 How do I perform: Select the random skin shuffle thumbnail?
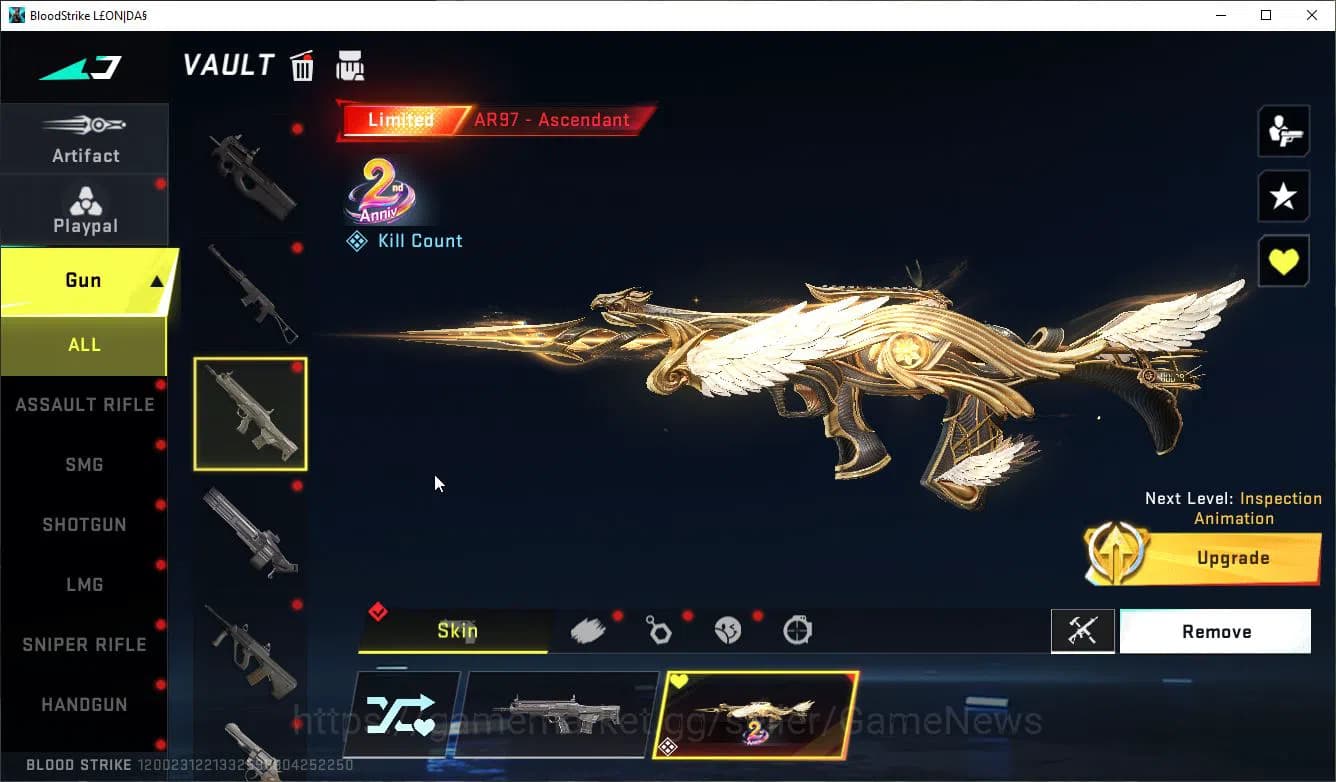click(x=404, y=714)
